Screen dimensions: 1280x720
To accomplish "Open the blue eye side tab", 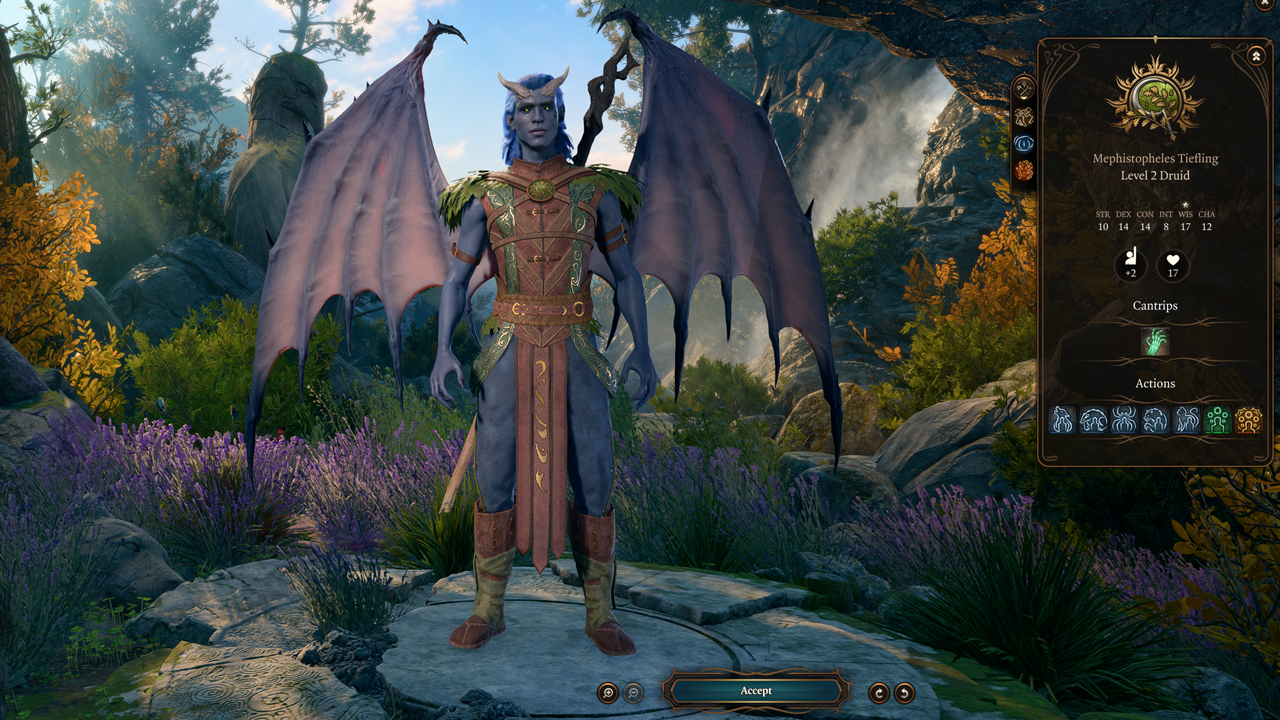I will click(1024, 143).
